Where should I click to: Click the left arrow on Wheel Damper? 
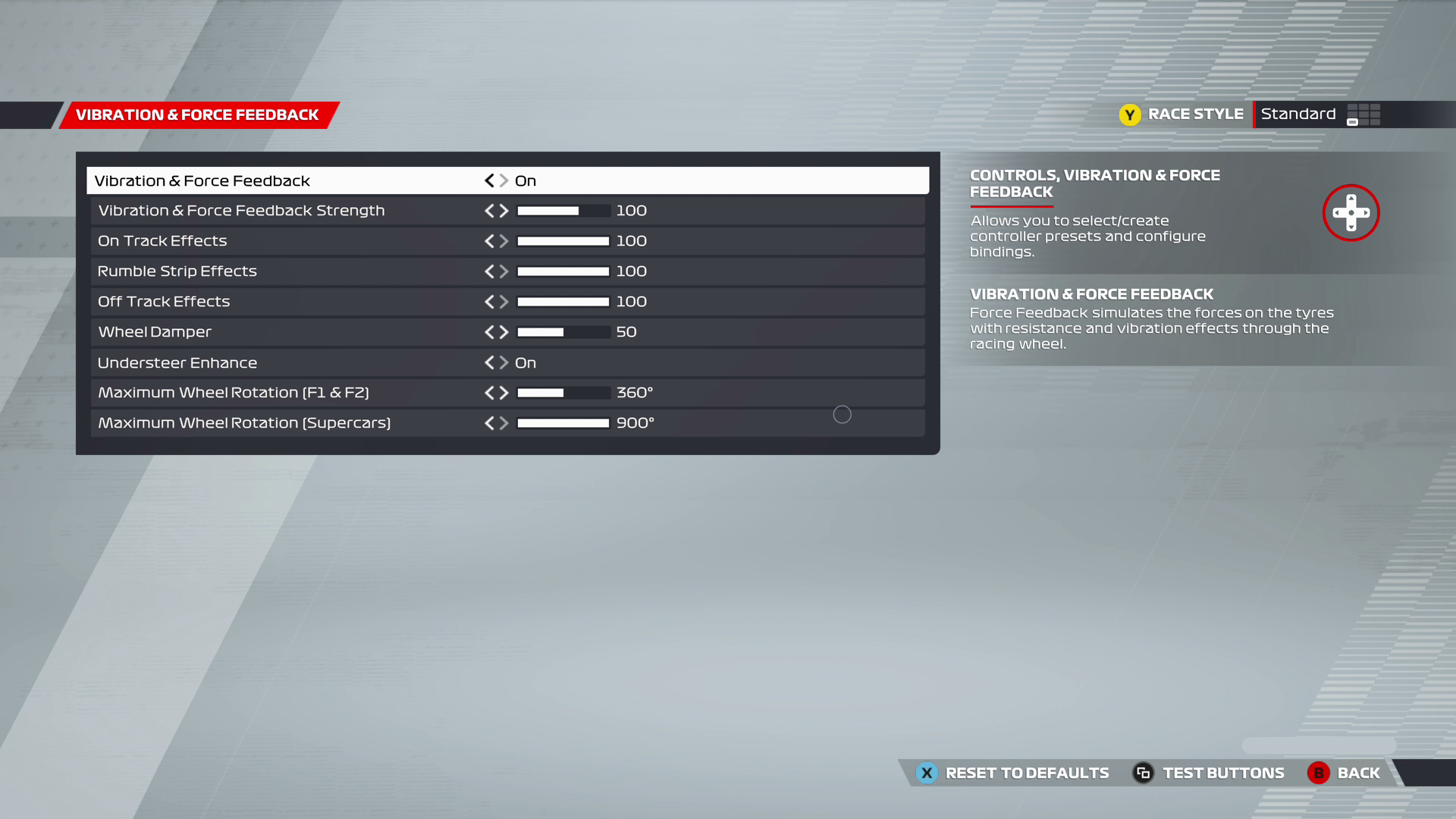point(489,331)
